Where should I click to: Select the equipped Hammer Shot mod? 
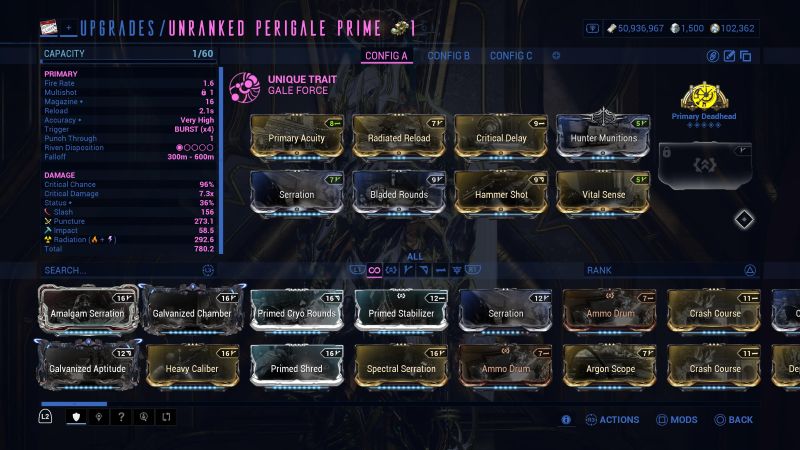point(501,193)
